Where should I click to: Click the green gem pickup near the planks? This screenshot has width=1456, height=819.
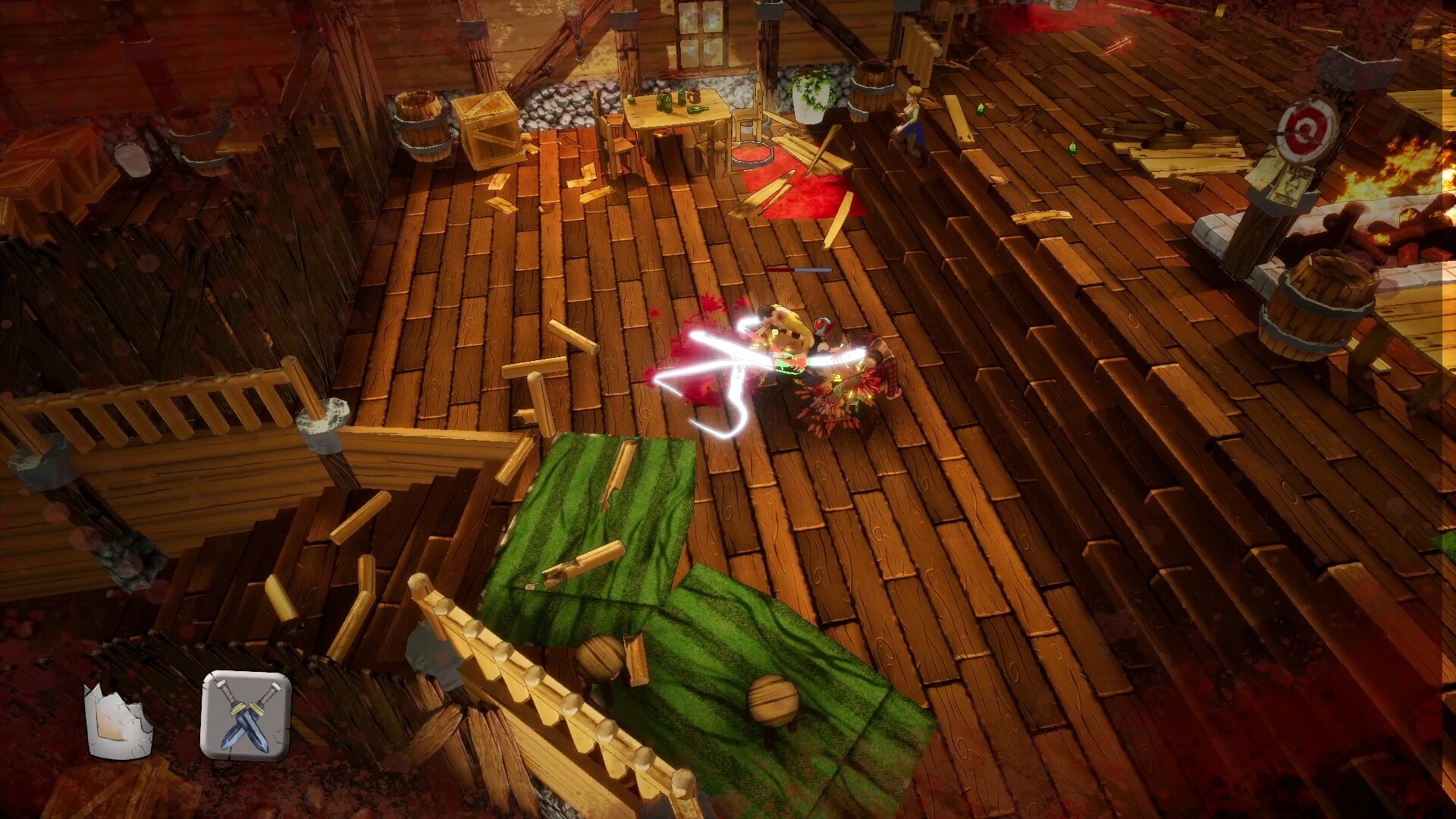coord(1072,149)
